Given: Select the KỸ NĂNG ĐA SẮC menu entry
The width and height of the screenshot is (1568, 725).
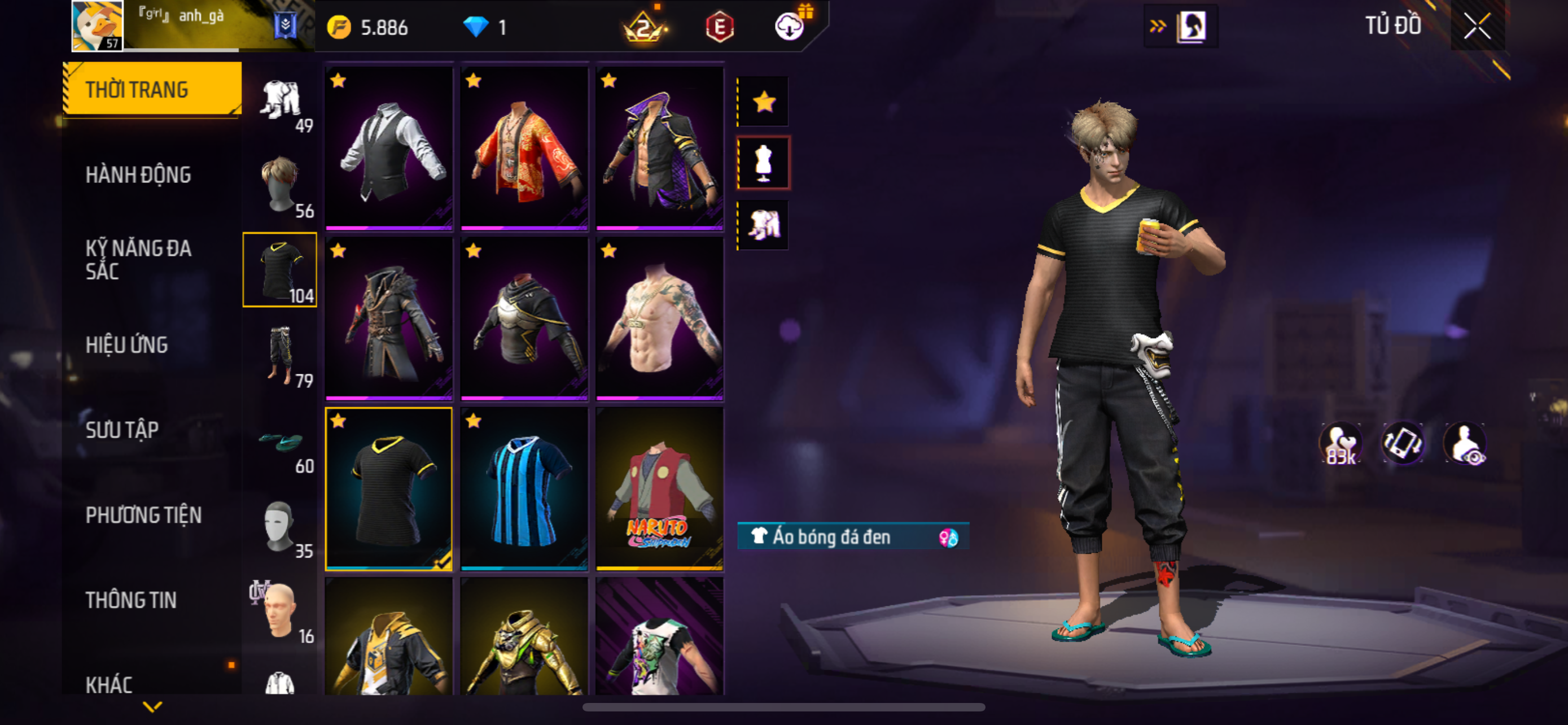Looking at the screenshot, I should pyautogui.click(x=138, y=260).
